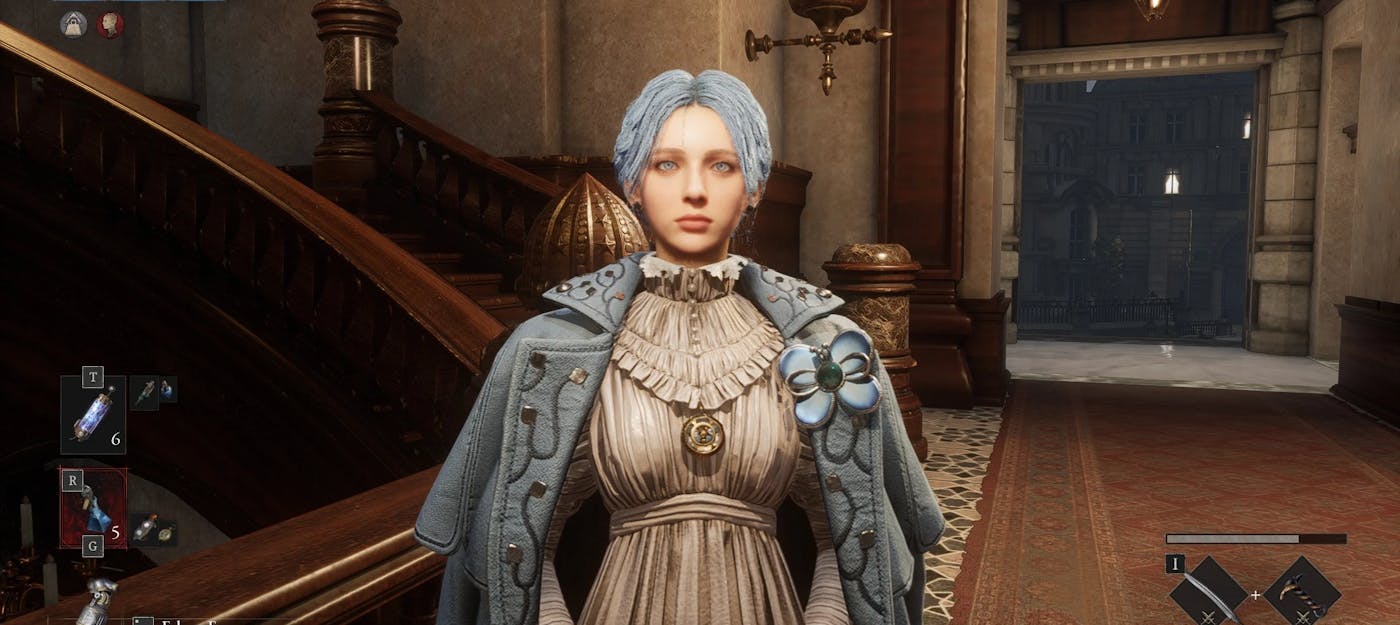Click the red head-profile status icon
The height and width of the screenshot is (625, 1400).
110,24
